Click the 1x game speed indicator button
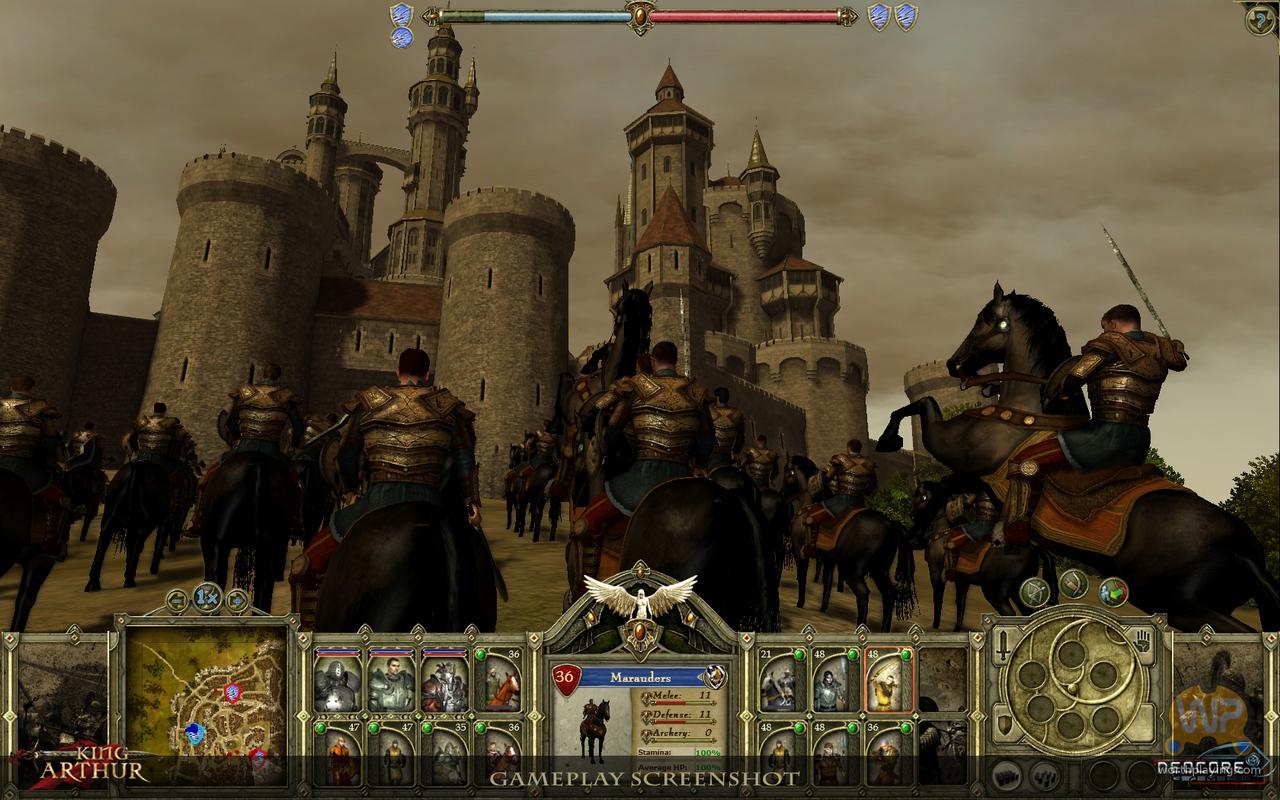The height and width of the screenshot is (800, 1280). click(207, 599)
